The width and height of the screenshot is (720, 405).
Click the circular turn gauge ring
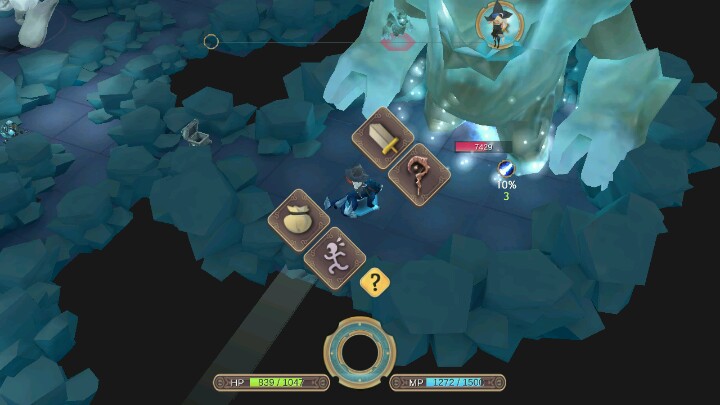(x=359, y=350)
